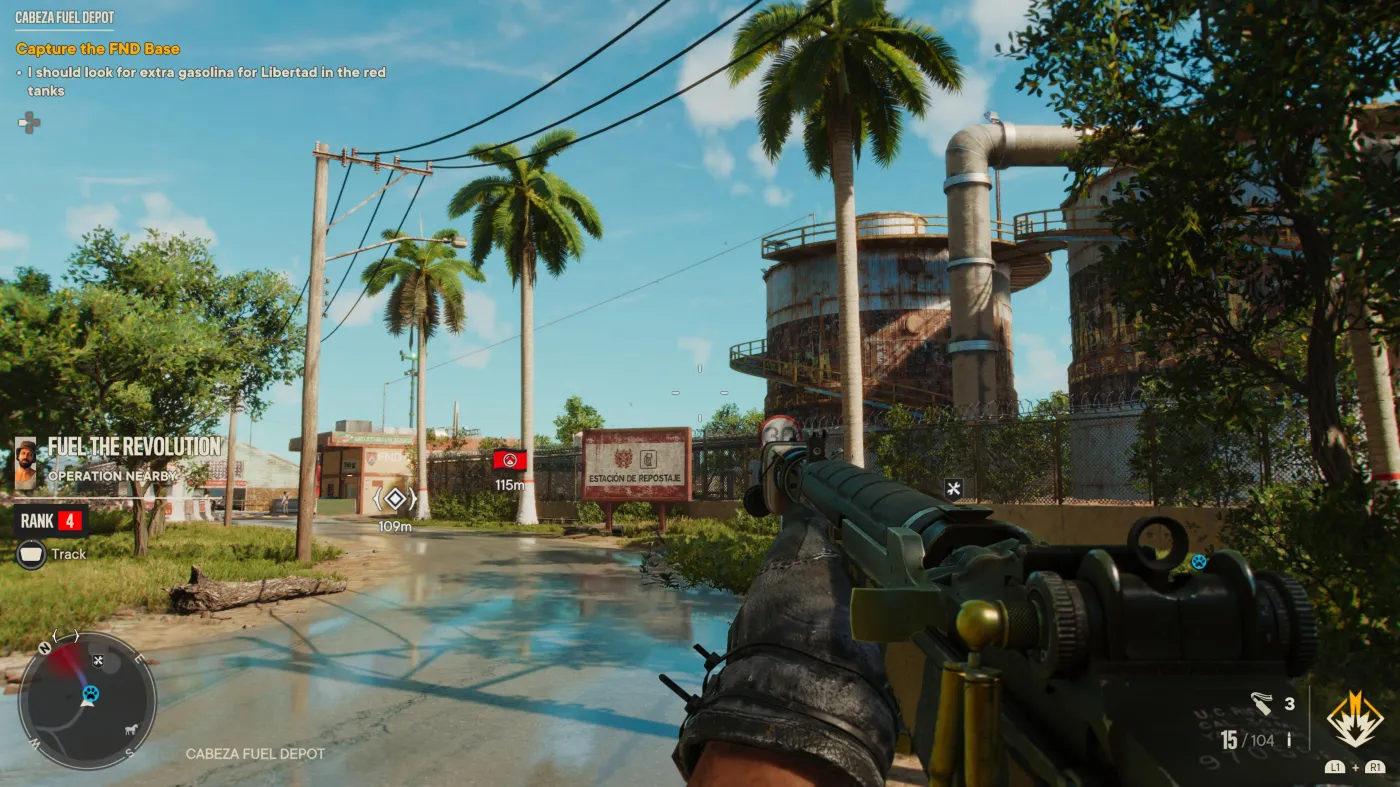The width and height of the screenshot is (1400, 787).
Task: Click the diamond waypoint marker at 109m
Action: coord(395,499)
